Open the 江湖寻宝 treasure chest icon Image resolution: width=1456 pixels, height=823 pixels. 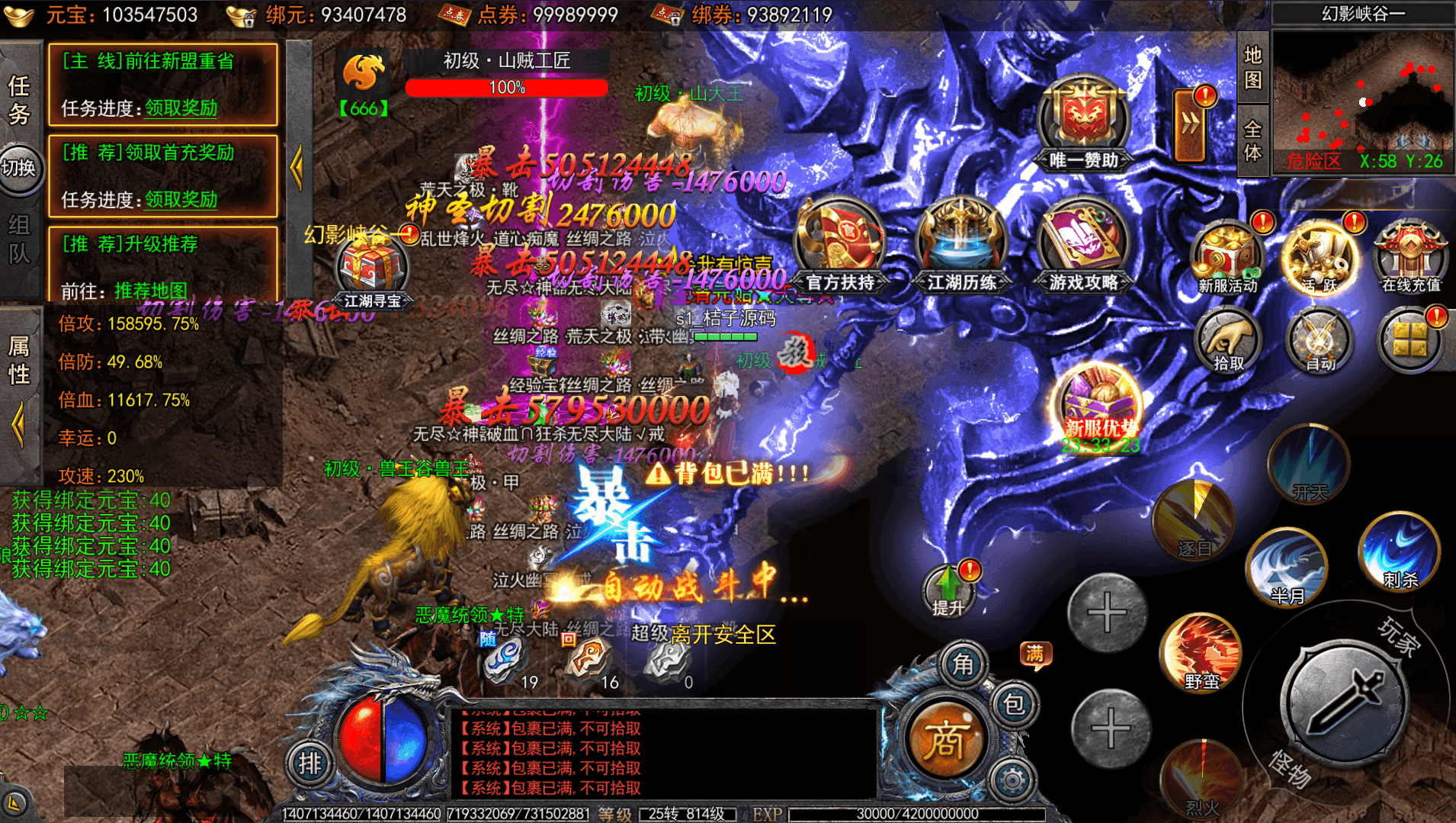371,272
